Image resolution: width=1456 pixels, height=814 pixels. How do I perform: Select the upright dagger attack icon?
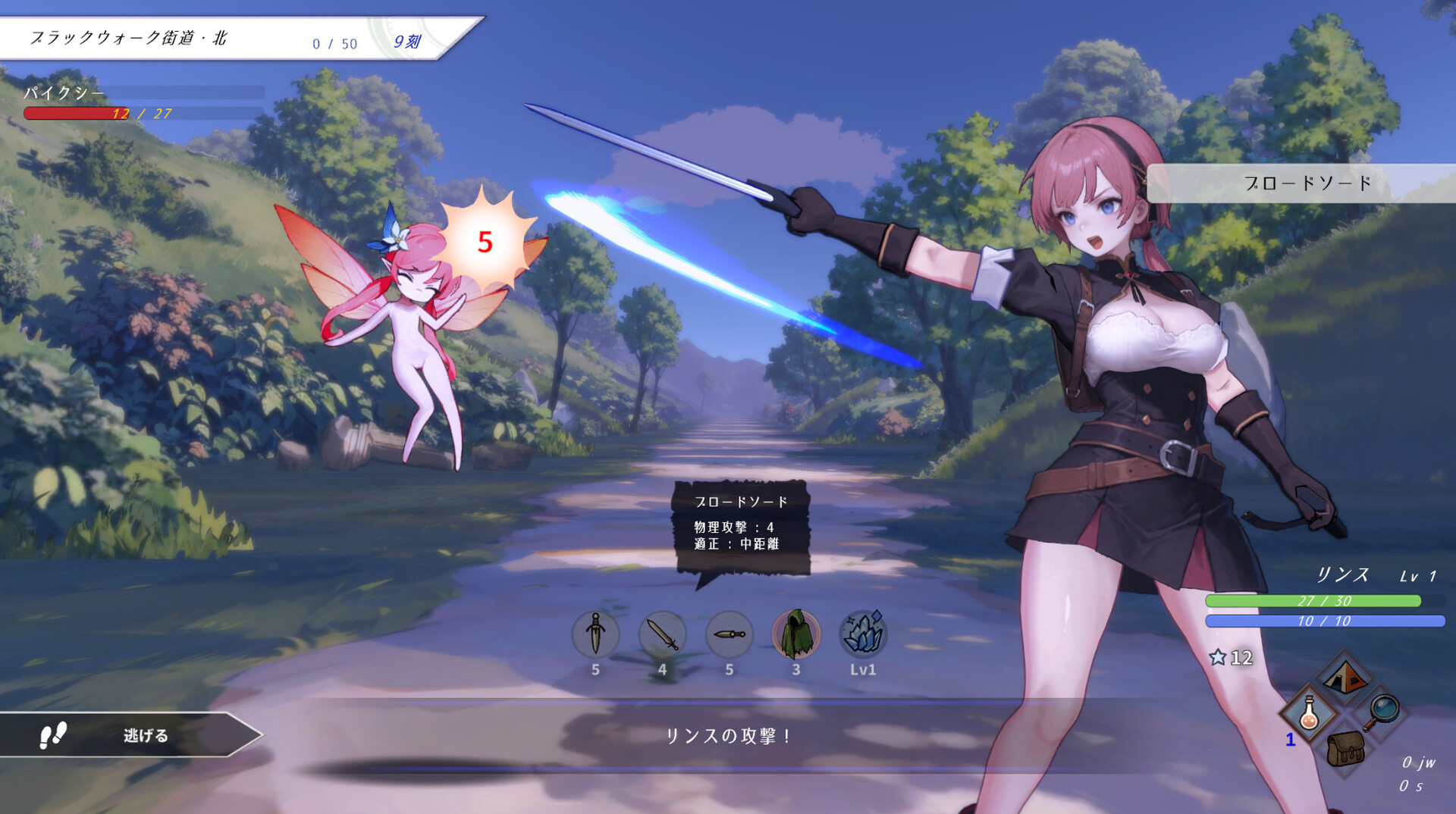pos(595,634)
